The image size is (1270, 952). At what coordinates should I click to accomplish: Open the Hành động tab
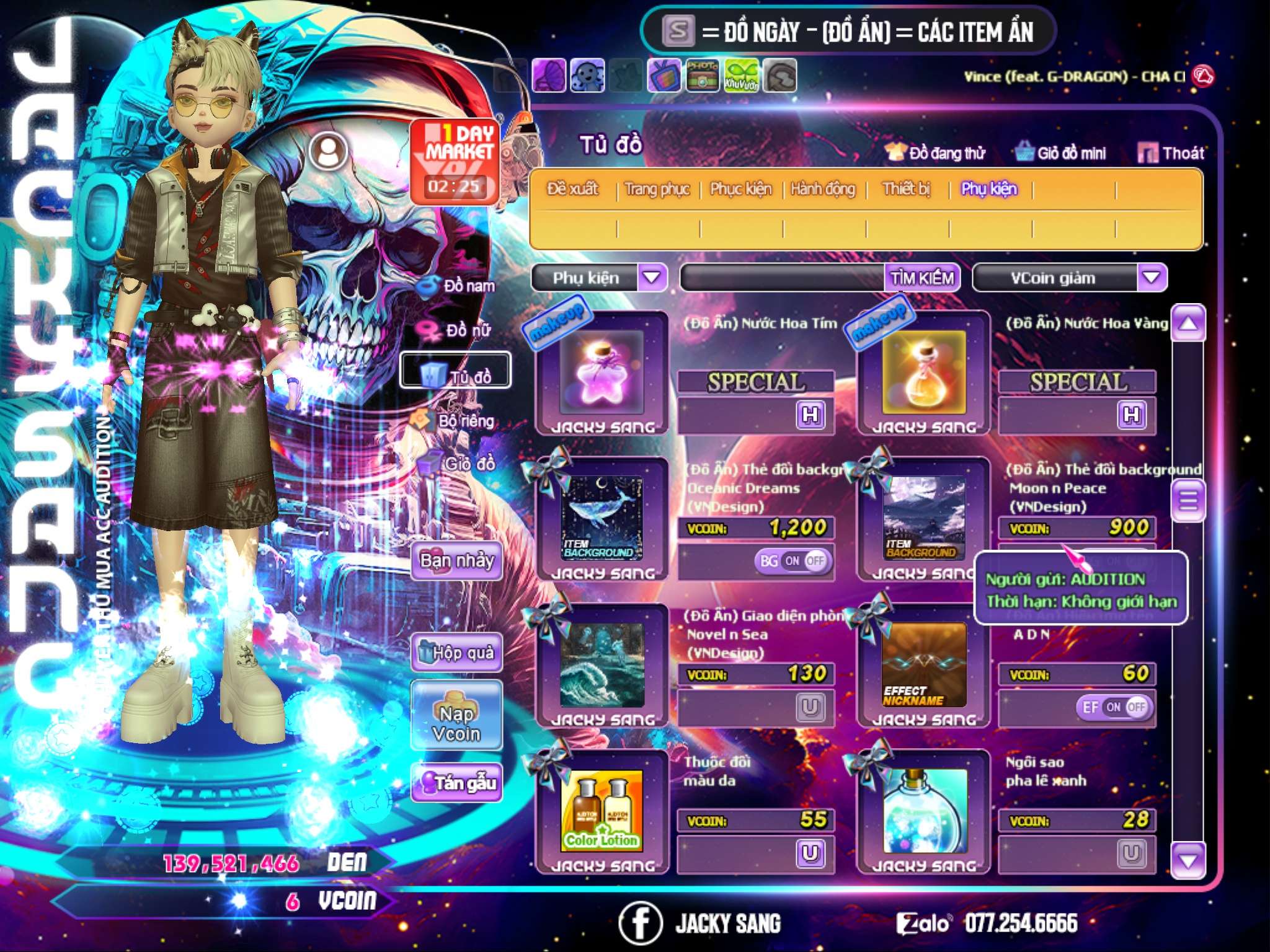pyautogui.click(x=822, y=188)
